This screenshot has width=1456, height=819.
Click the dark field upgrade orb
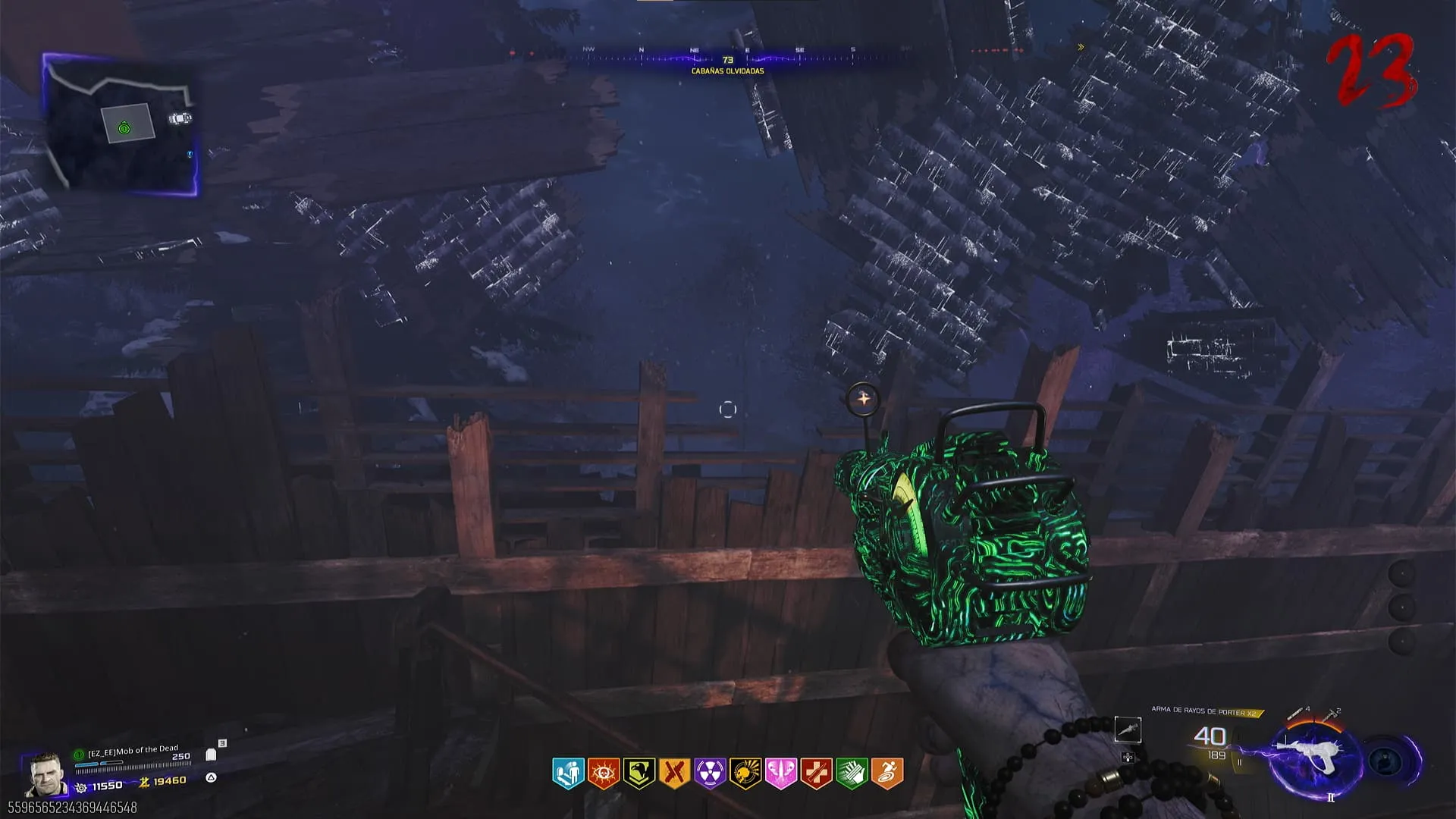1388,761
